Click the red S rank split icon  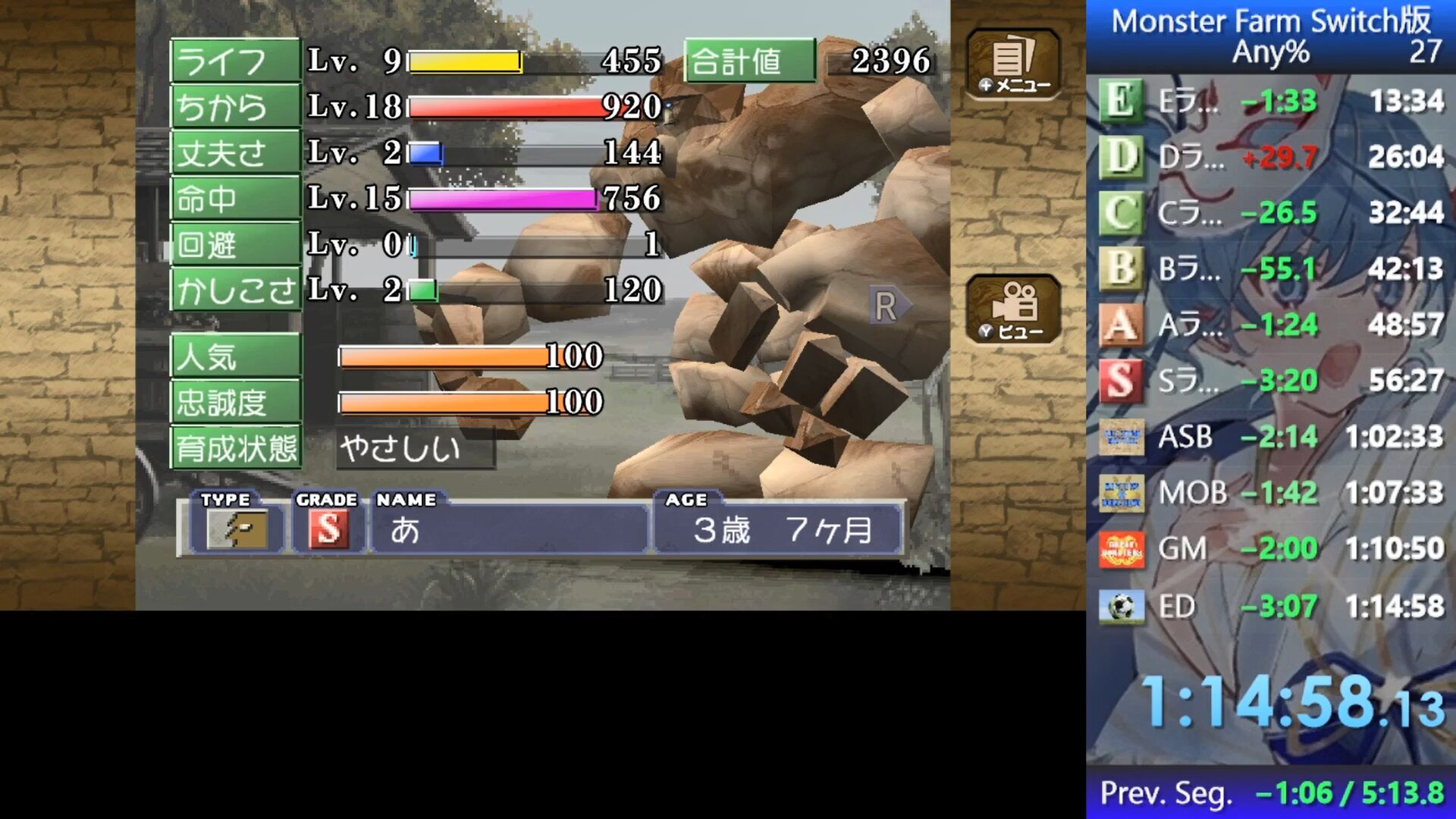1122,380
